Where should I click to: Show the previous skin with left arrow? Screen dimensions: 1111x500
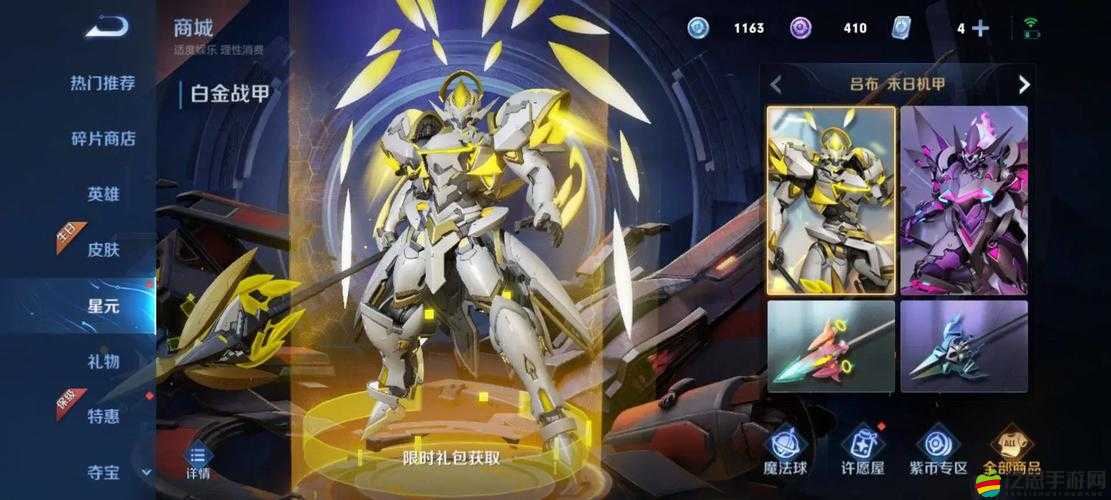point(776,85)
